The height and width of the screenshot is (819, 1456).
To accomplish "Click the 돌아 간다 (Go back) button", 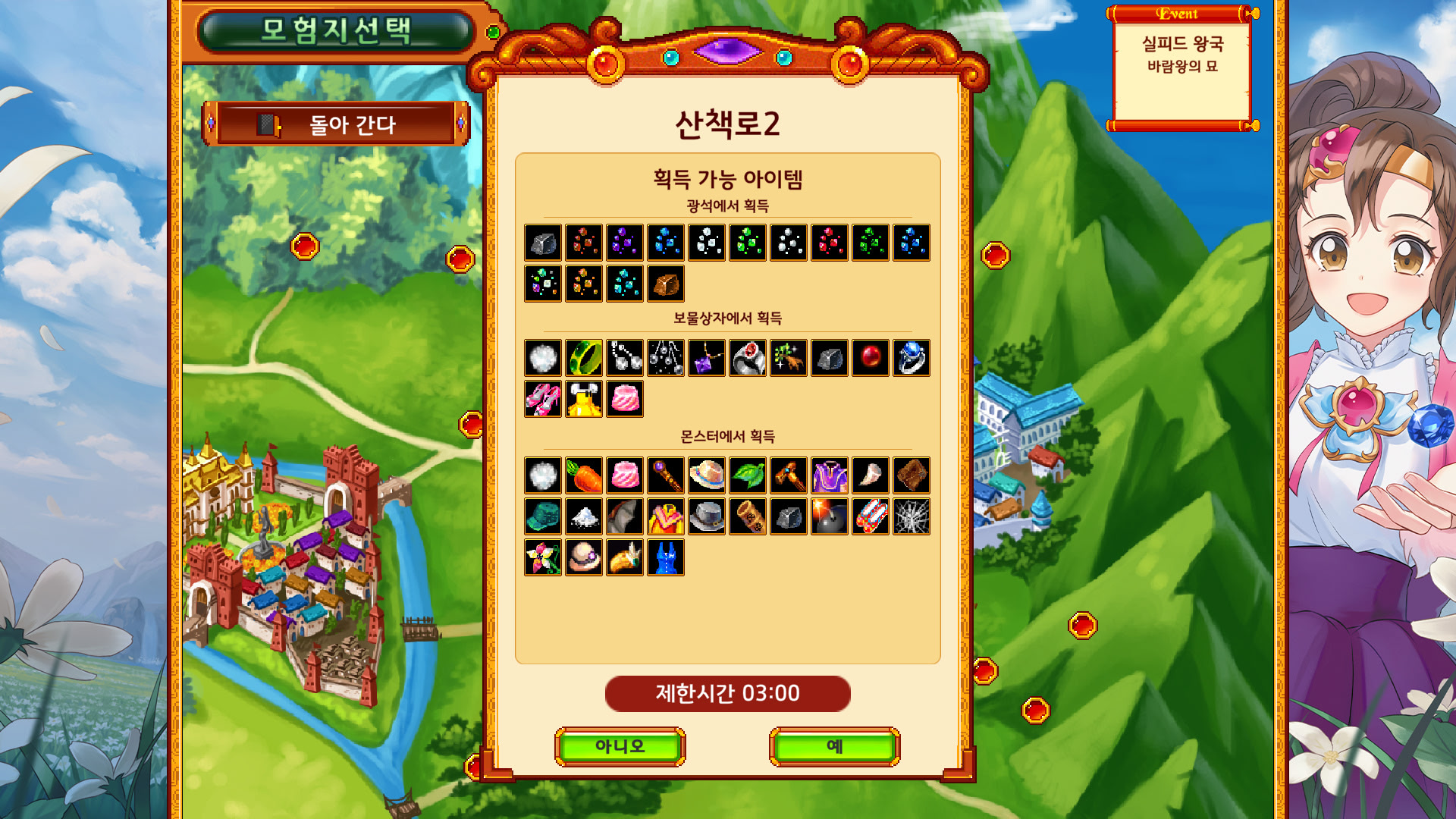I will click(x=336, y=124).
